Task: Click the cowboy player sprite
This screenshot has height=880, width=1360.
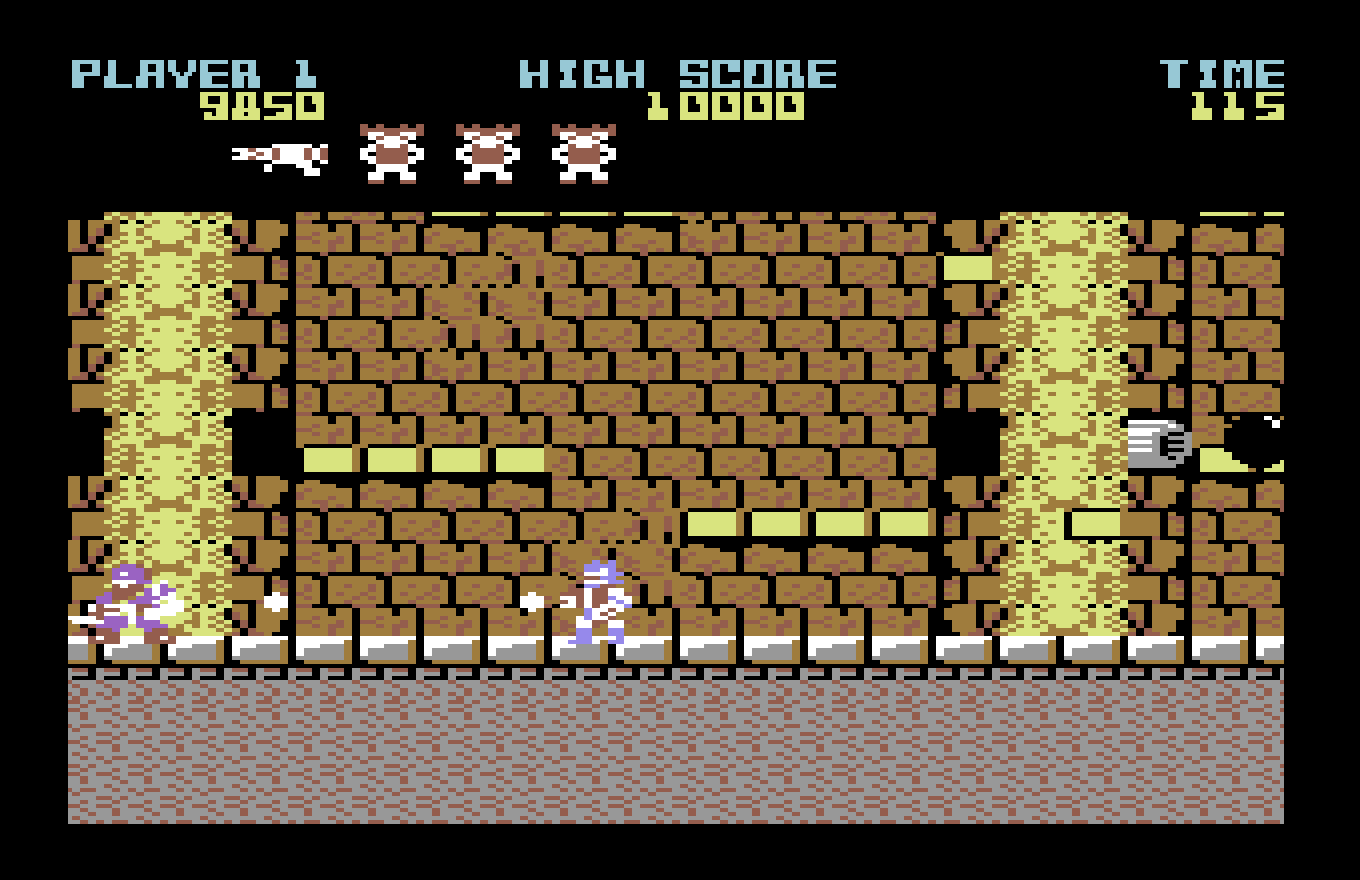Action: pyautogui.click(x=598, y=600)
